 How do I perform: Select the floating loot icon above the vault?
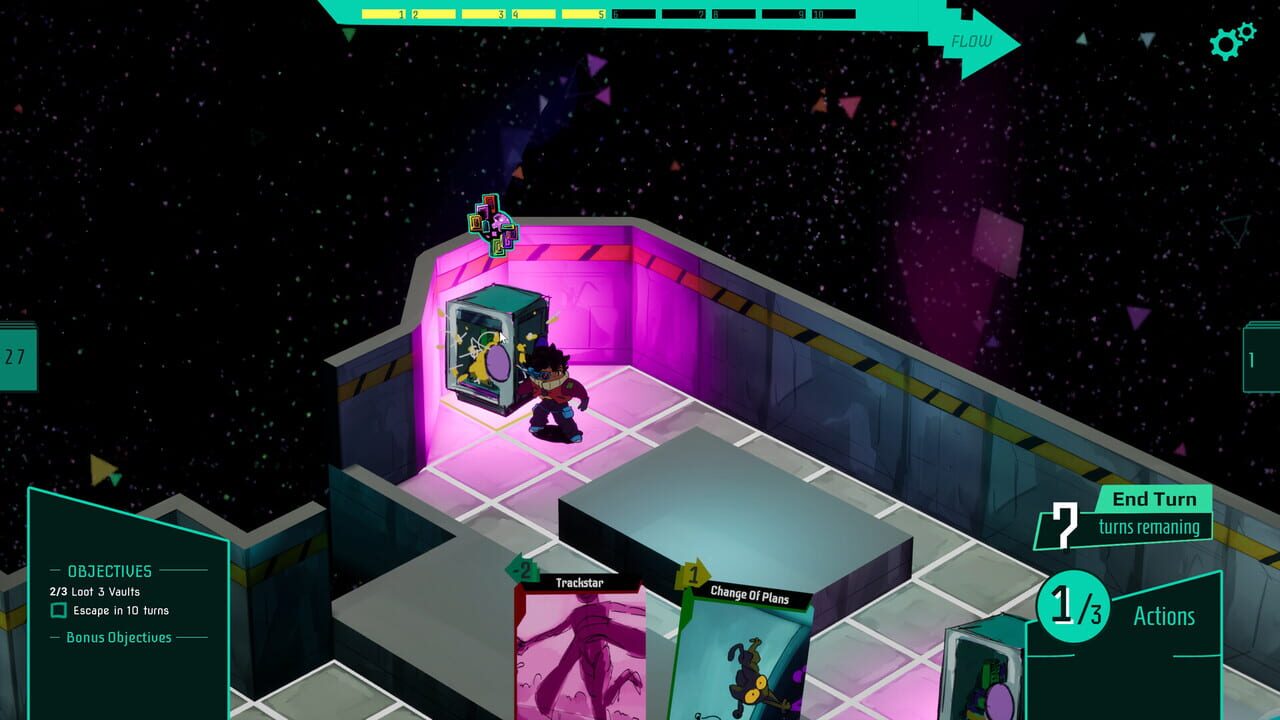[492, 226]
